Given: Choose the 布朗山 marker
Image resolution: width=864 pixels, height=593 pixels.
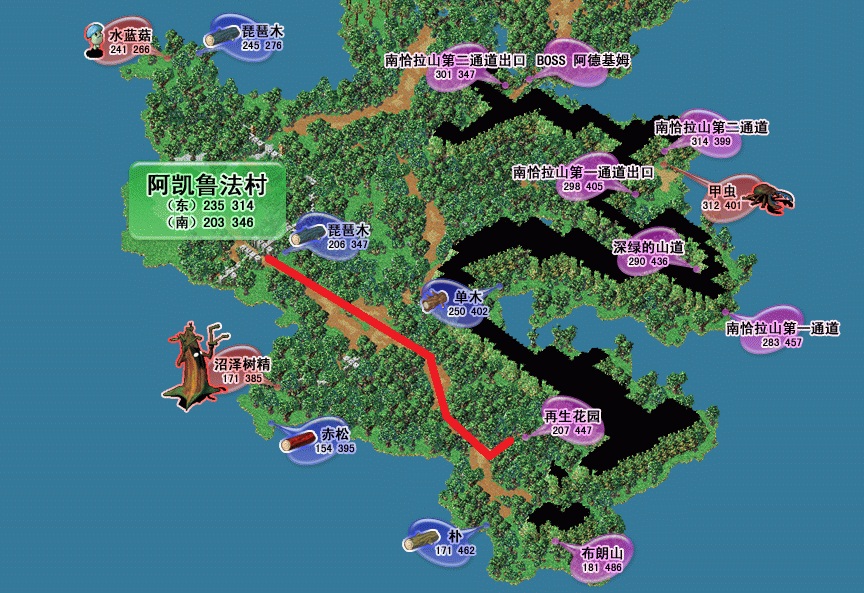Looking at the screenshot, I should pos(601,560).
